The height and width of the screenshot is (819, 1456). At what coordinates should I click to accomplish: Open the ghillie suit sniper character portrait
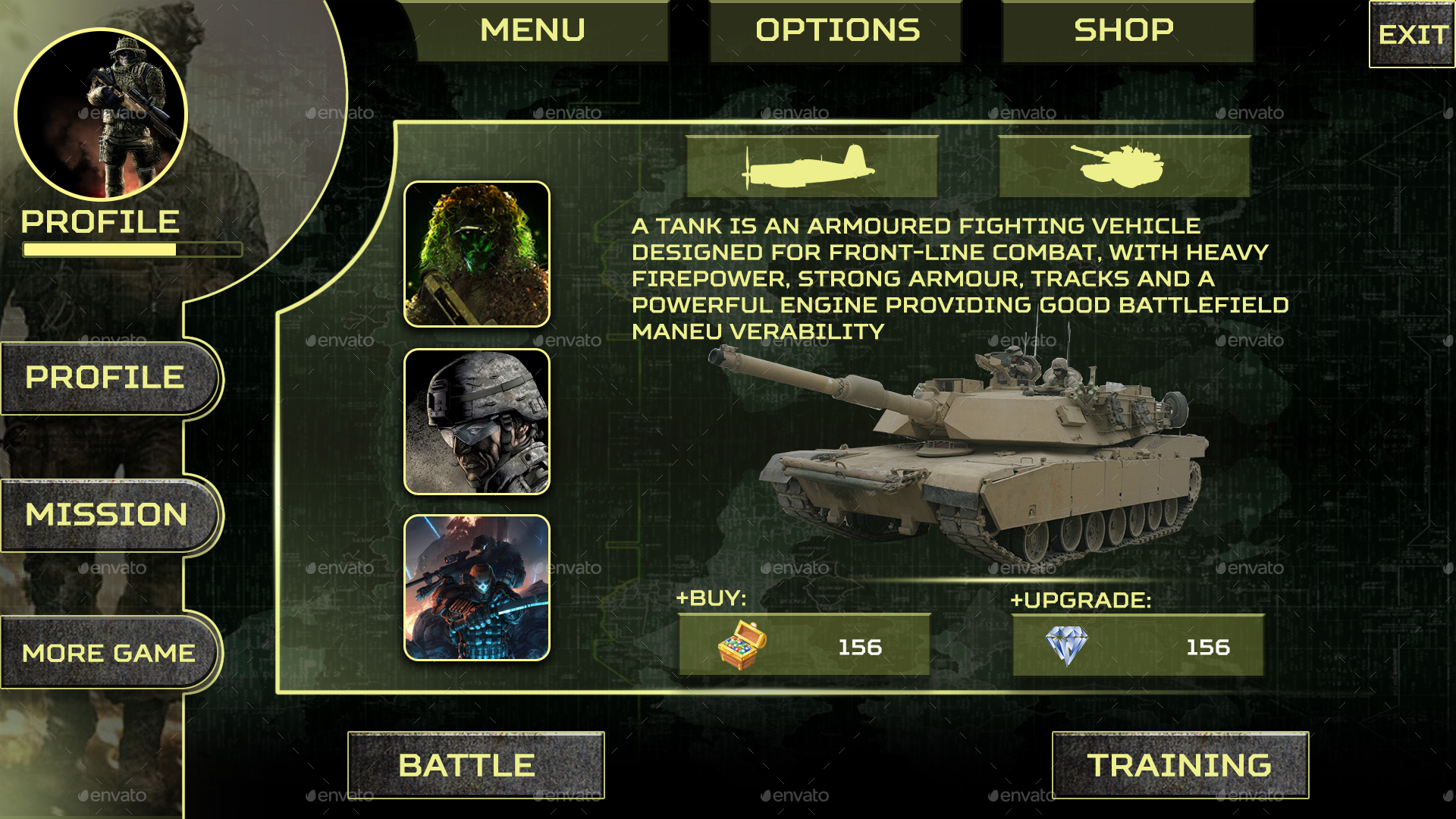[476, 255]
